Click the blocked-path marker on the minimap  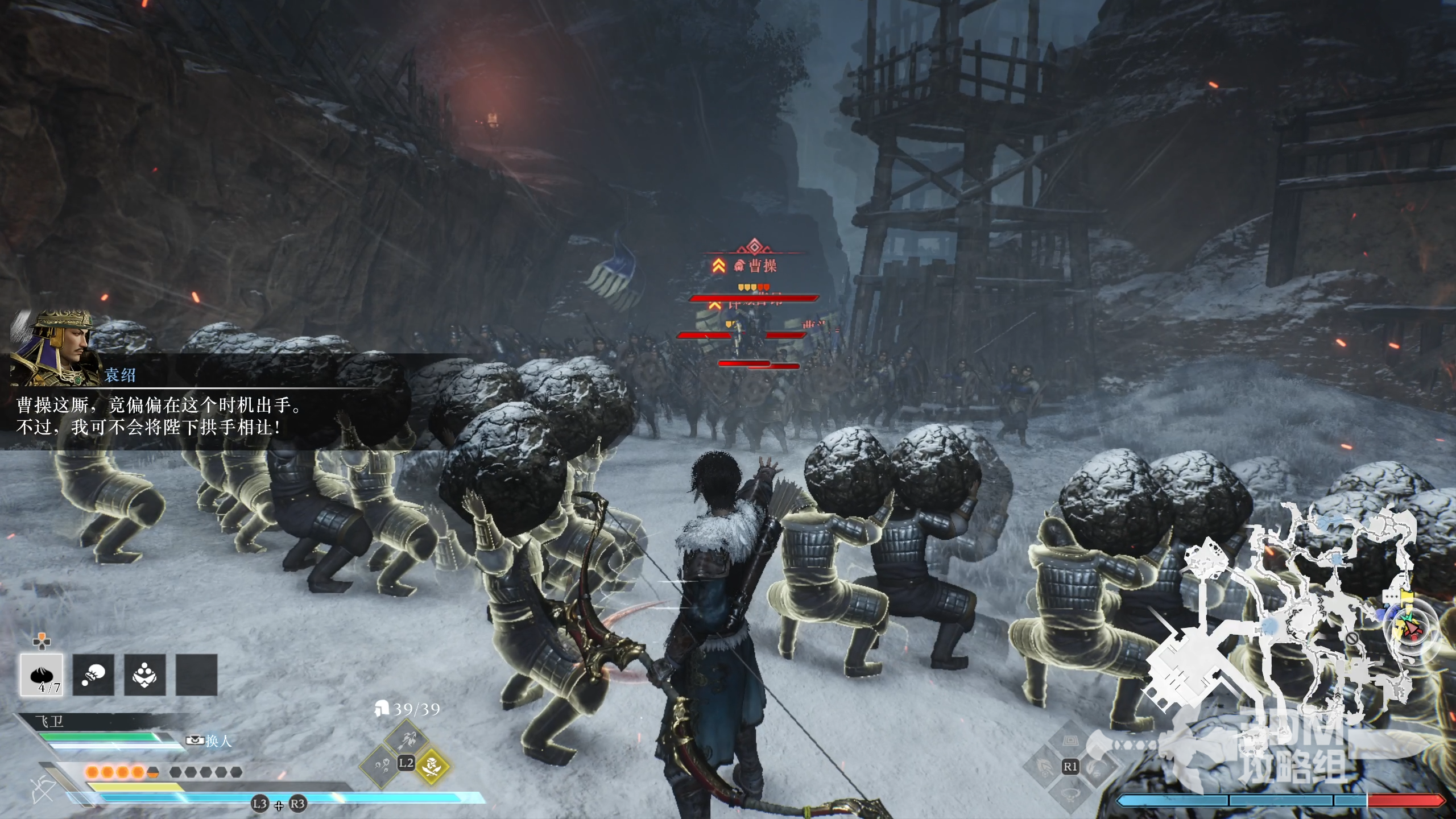(x=1352, y=639)
